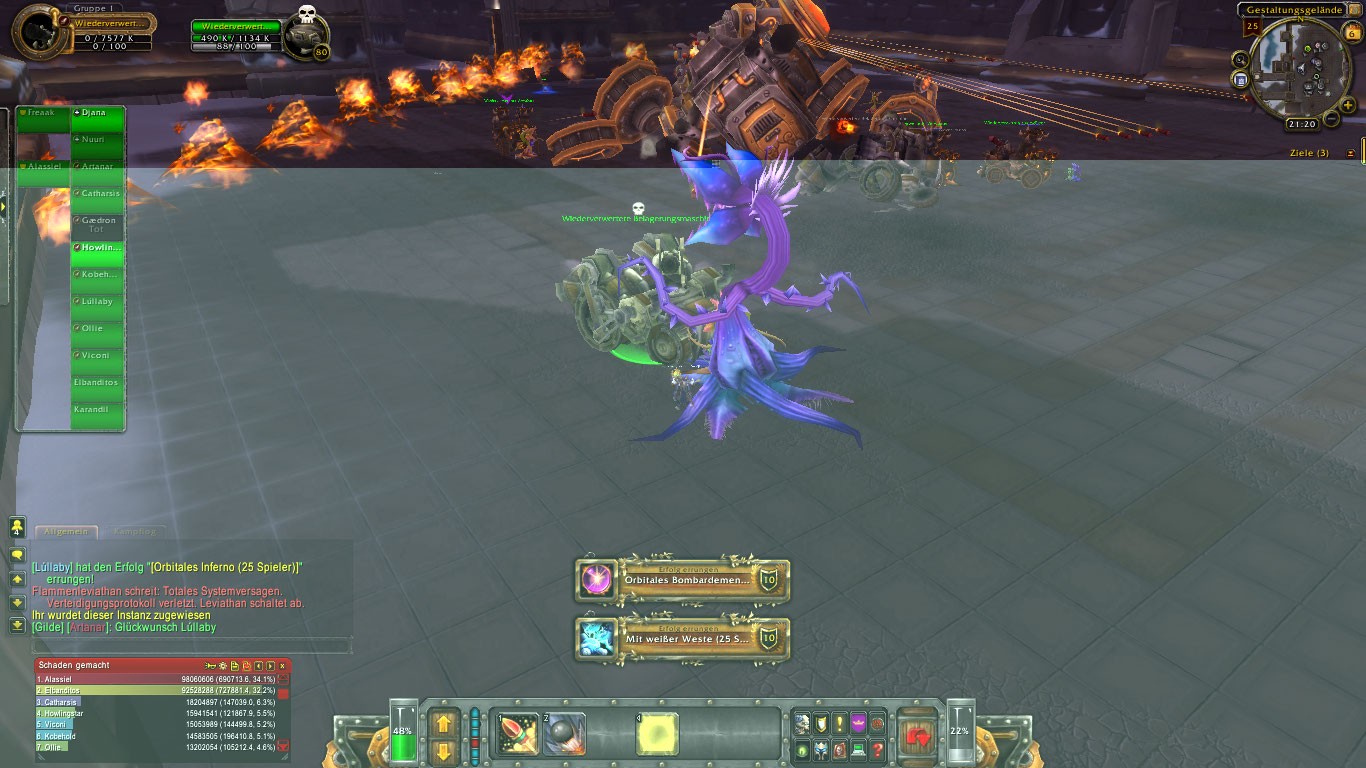Open damage meter gear settings
1366x768 pixels.
222,665
